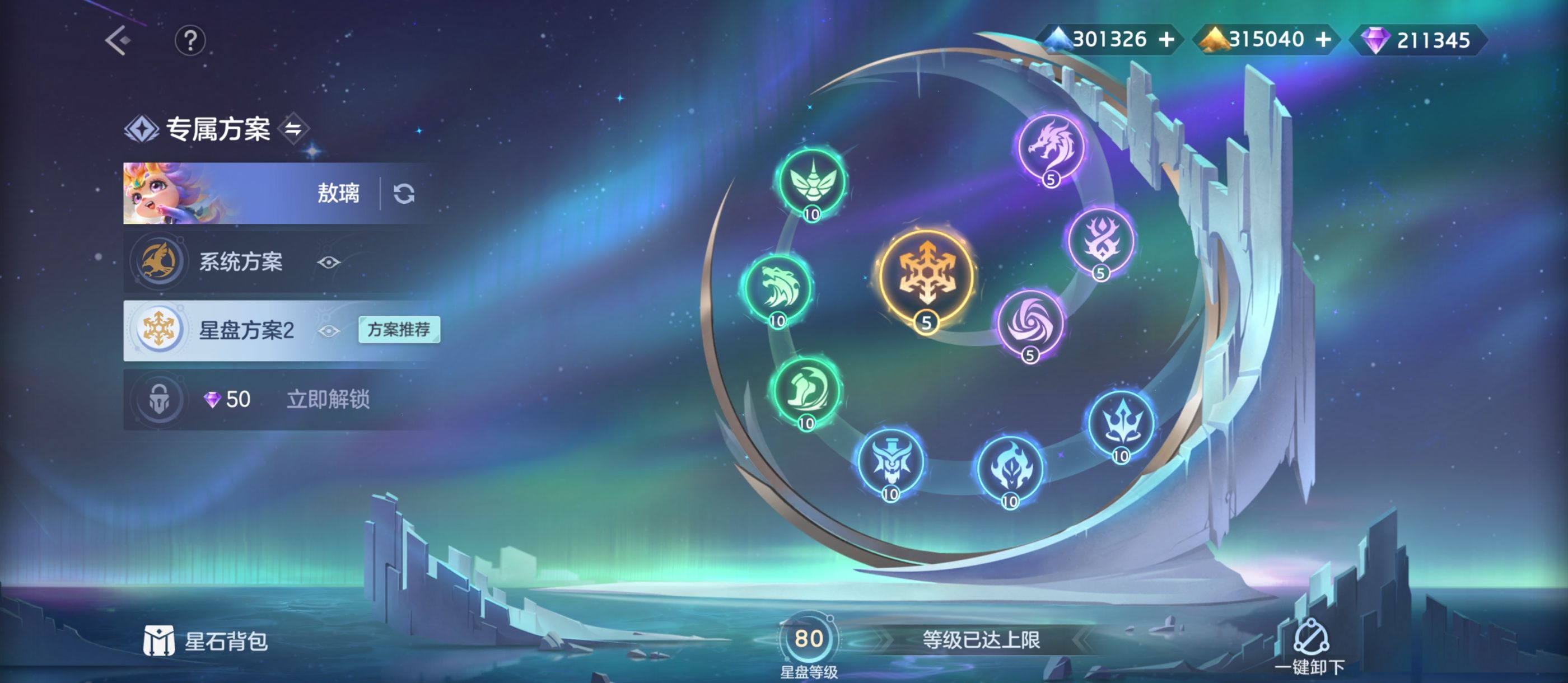Select the green wolf head star stone
This screenshot has width=1568, height=683.
point(778,288)
